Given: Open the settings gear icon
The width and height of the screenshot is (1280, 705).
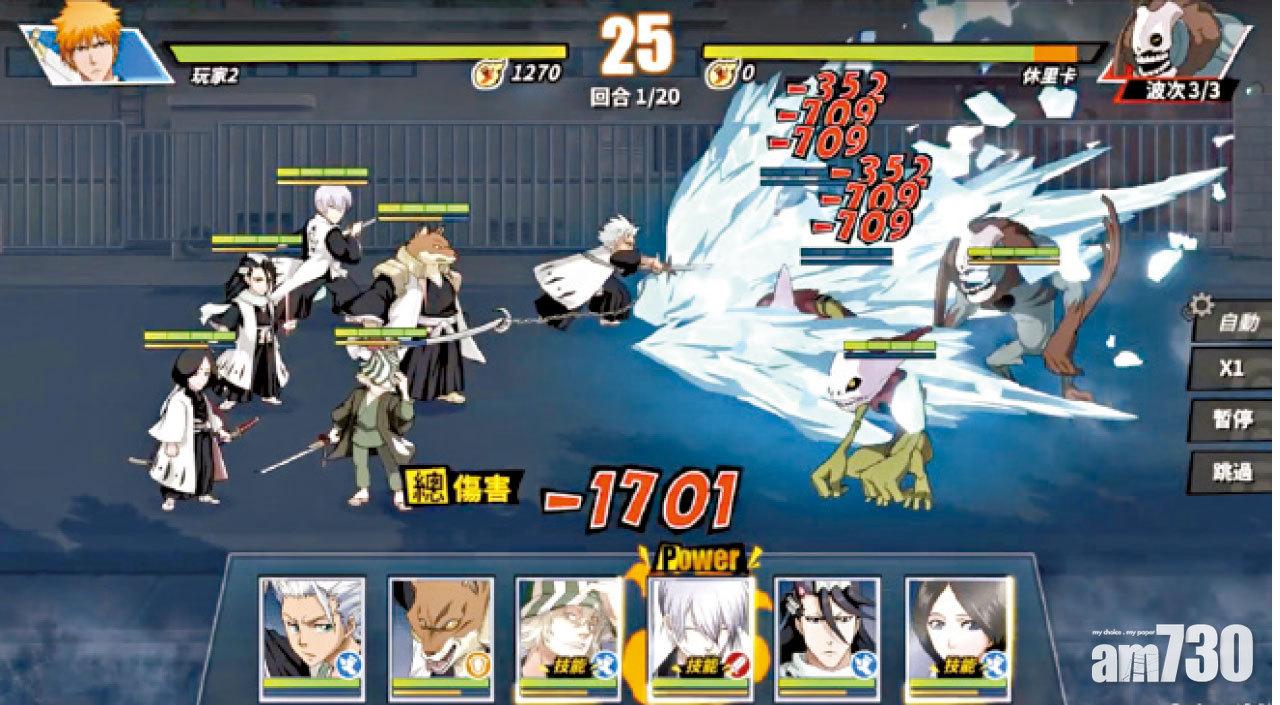Looking at the screenshot, I should point(1201,304).
